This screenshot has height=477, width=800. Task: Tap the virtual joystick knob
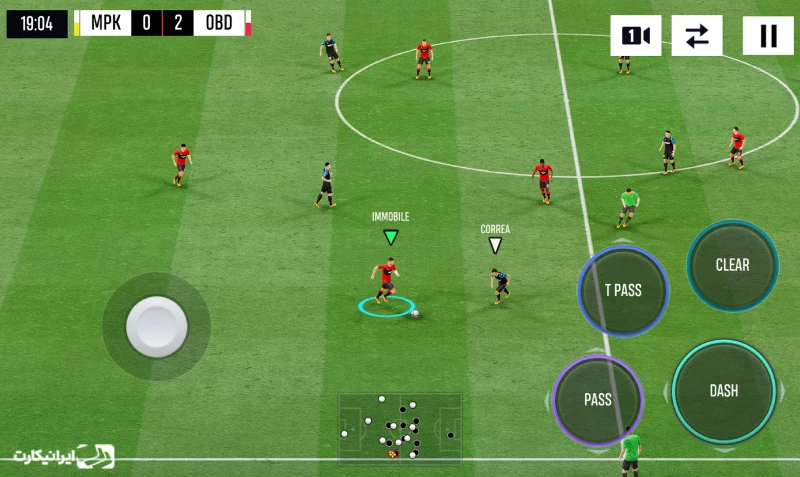tap(156, 326)
